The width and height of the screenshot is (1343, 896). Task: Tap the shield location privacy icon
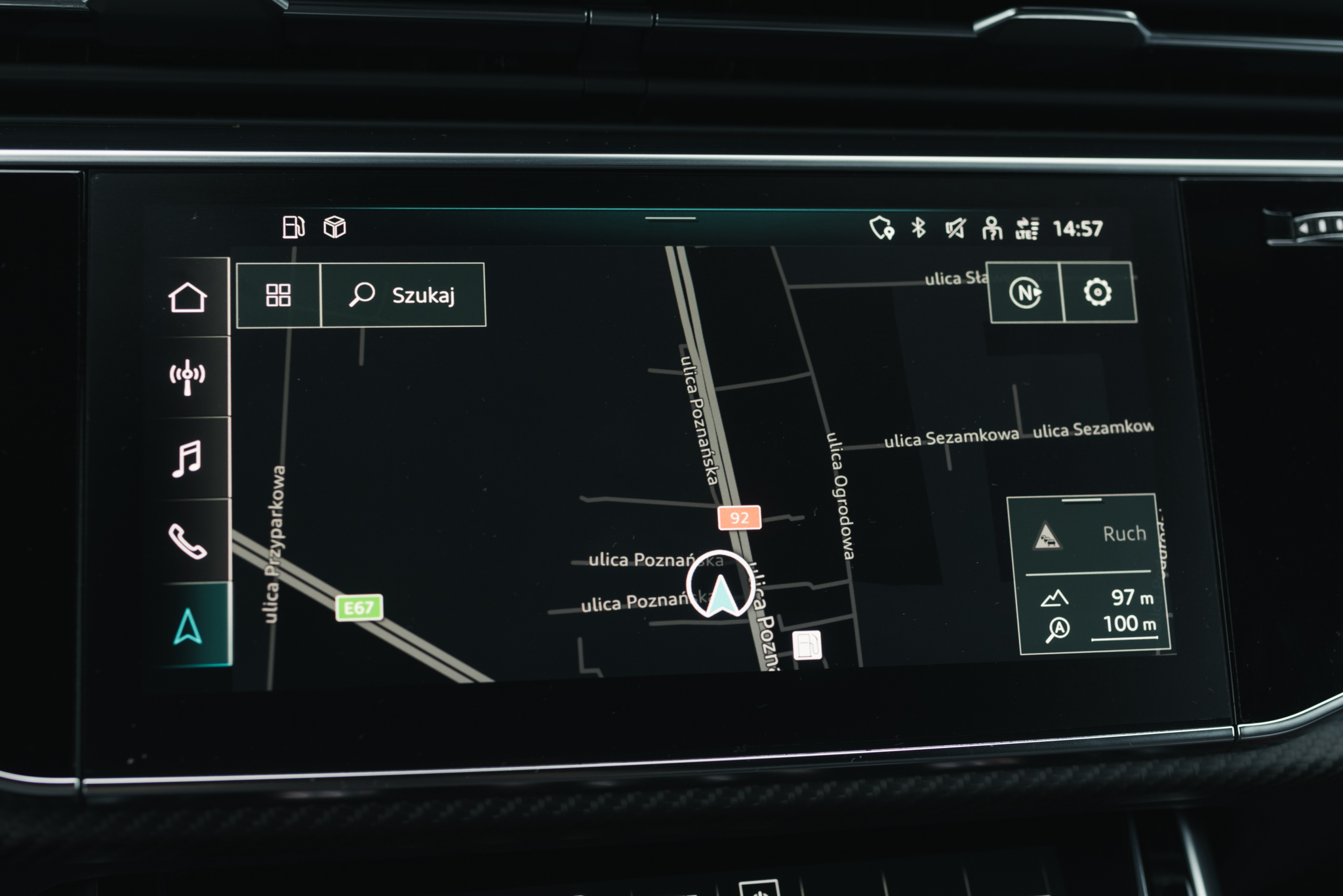tap(882, 227)
